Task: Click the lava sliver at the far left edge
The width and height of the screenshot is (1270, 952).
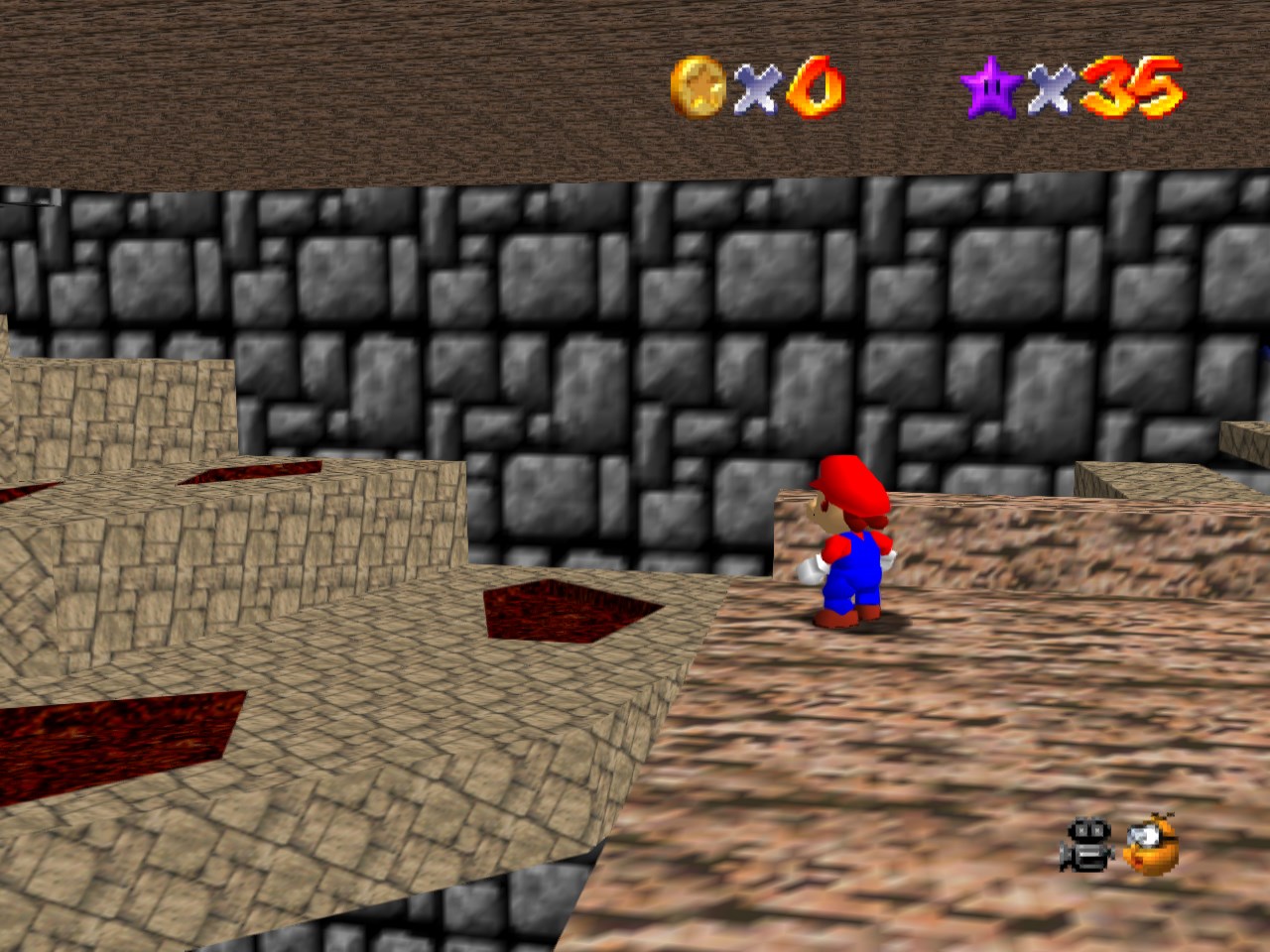Action: coord(25,491)
